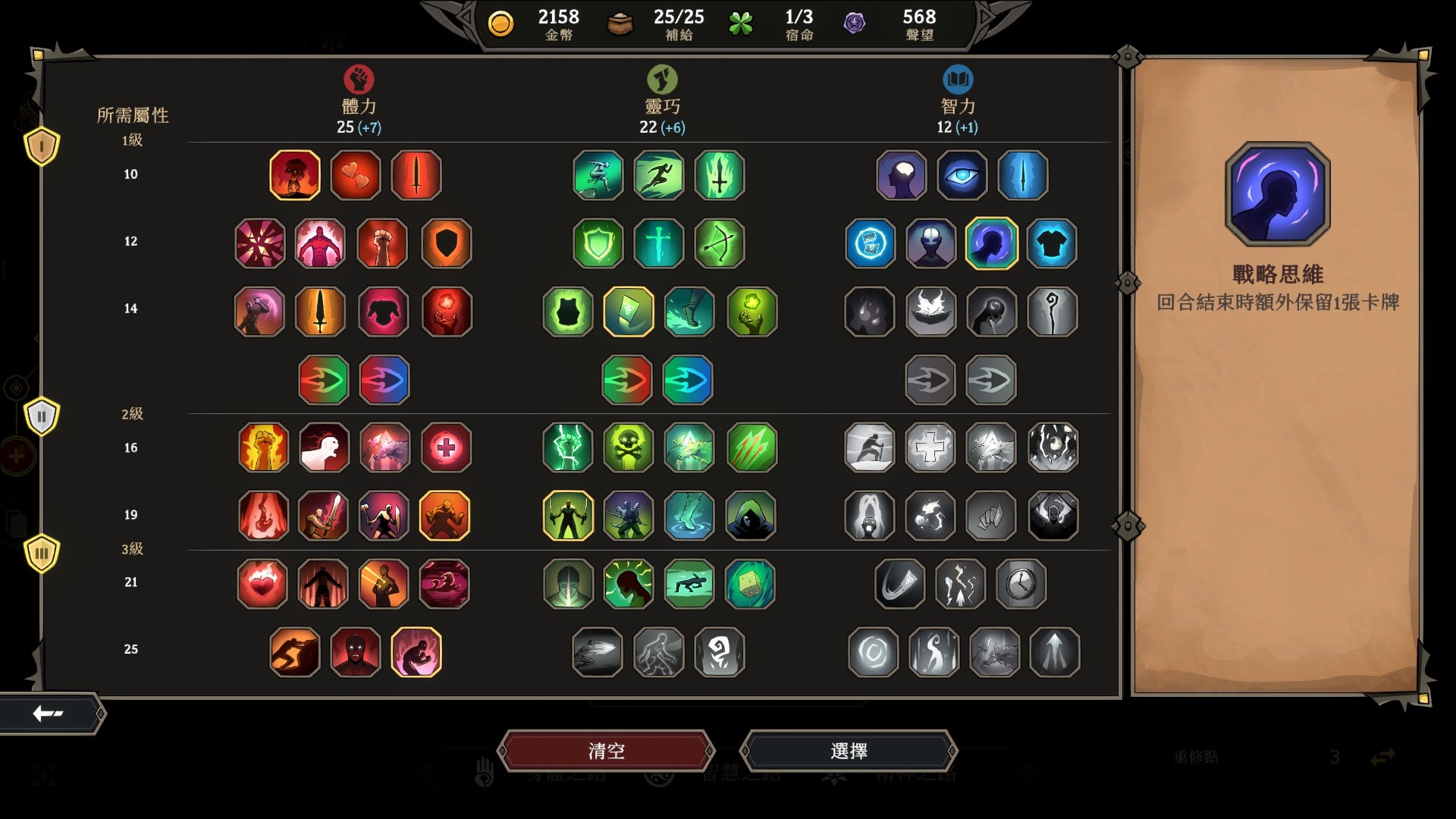
Task: Select the green hooded figure skill
Action: point(750,516)
